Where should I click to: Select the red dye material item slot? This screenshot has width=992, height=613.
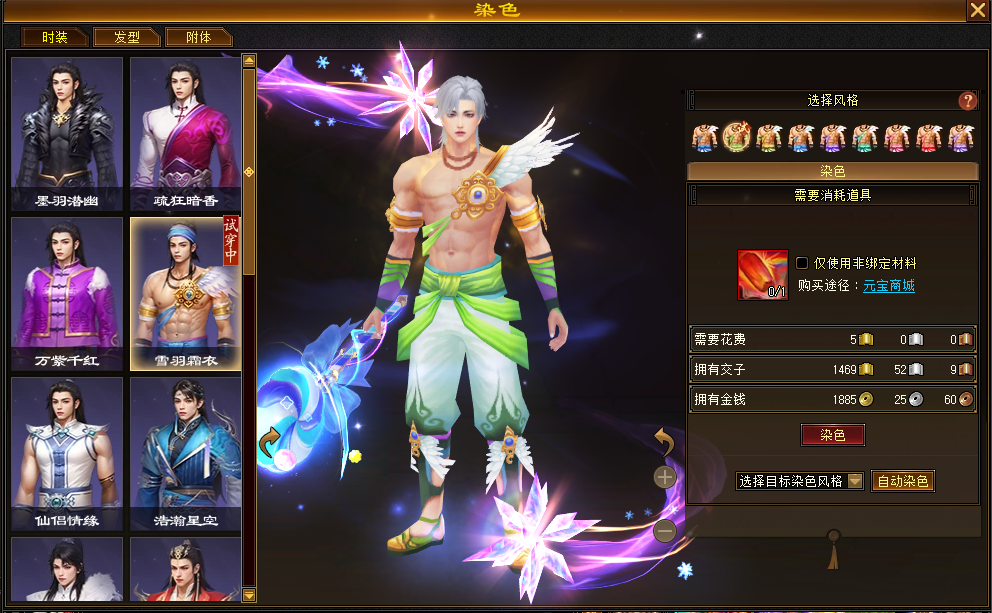[763, 275]
